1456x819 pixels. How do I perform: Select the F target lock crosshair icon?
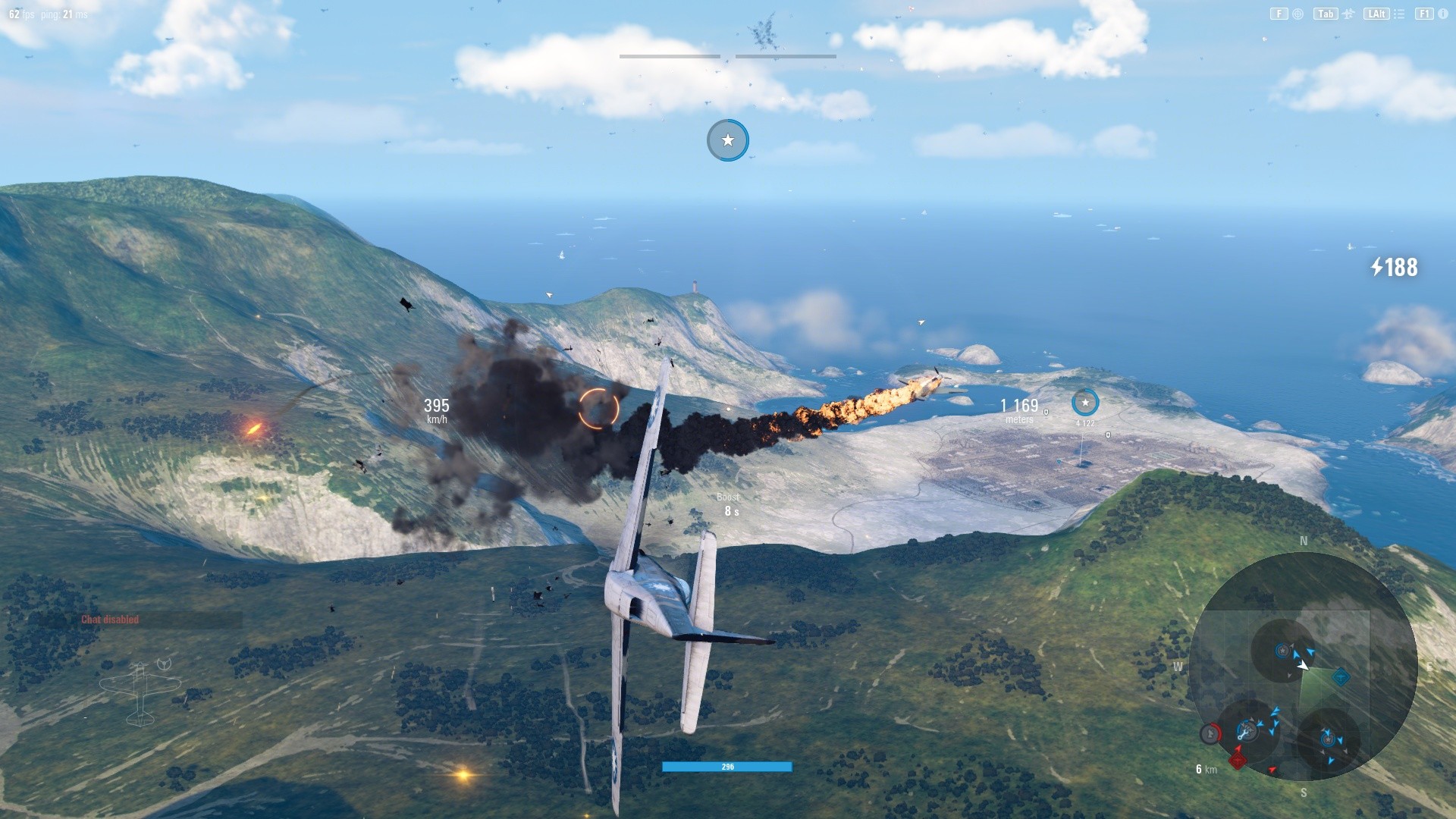click(1298, 13)
